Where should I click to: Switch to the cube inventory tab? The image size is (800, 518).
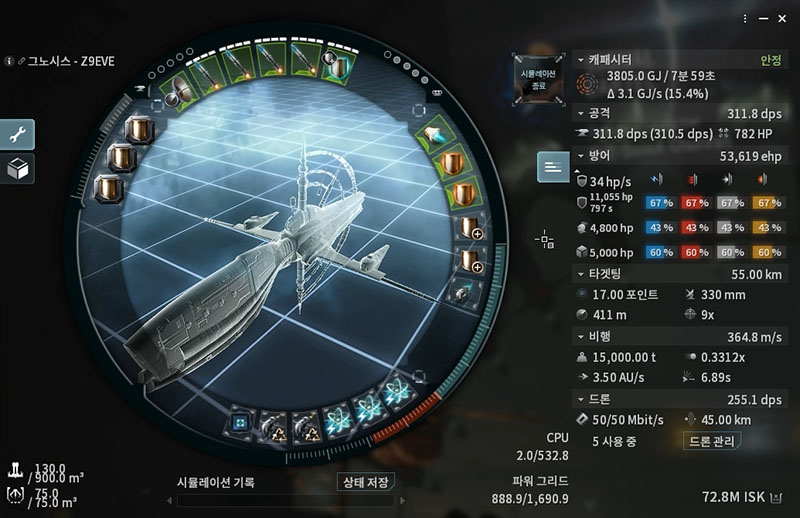click(18, 169)
